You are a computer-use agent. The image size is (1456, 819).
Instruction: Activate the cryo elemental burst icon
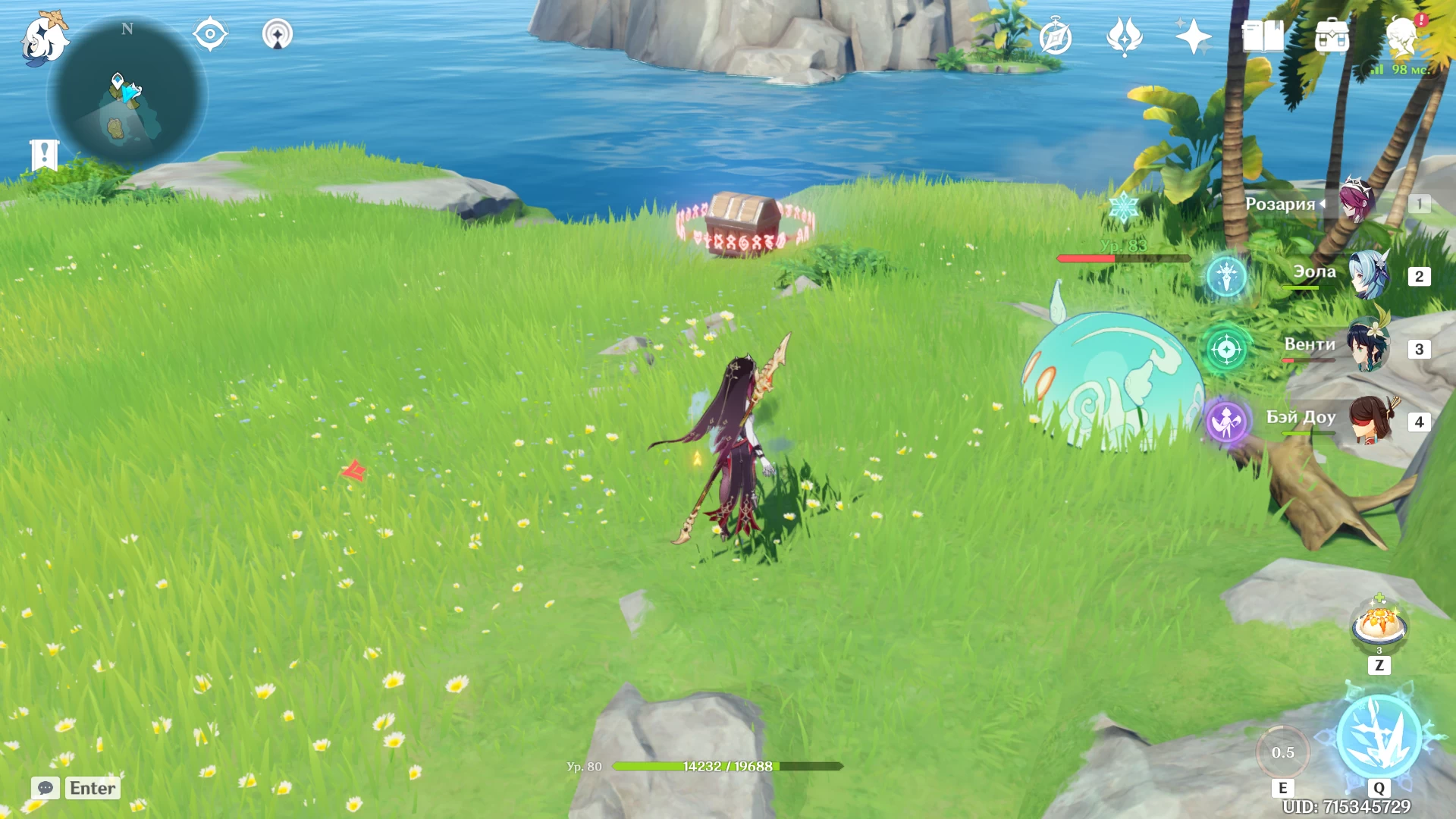pyautogui.click(x=1379, y=737)
